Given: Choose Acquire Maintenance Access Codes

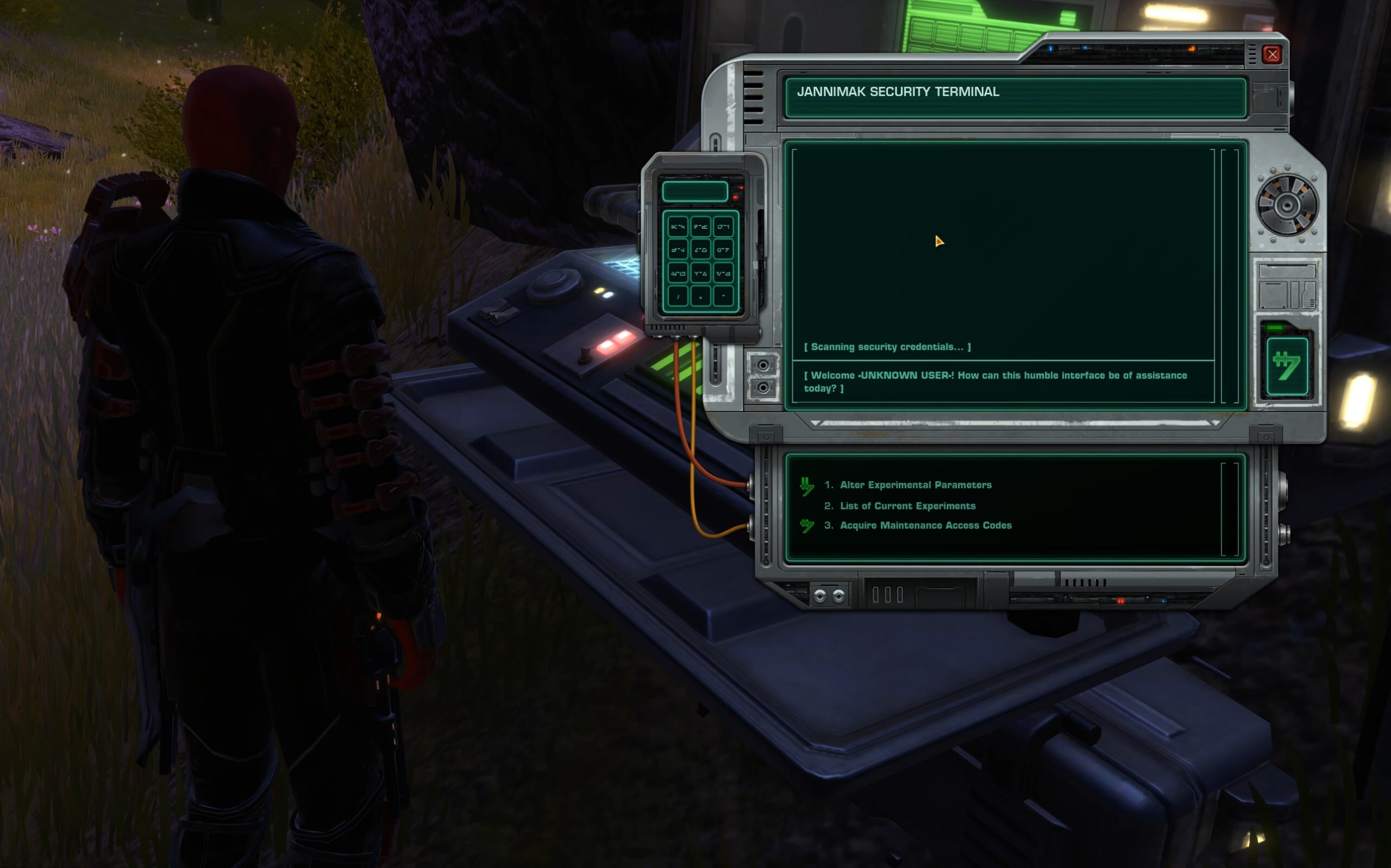Looking at the screenshot, I should (925, 525).
